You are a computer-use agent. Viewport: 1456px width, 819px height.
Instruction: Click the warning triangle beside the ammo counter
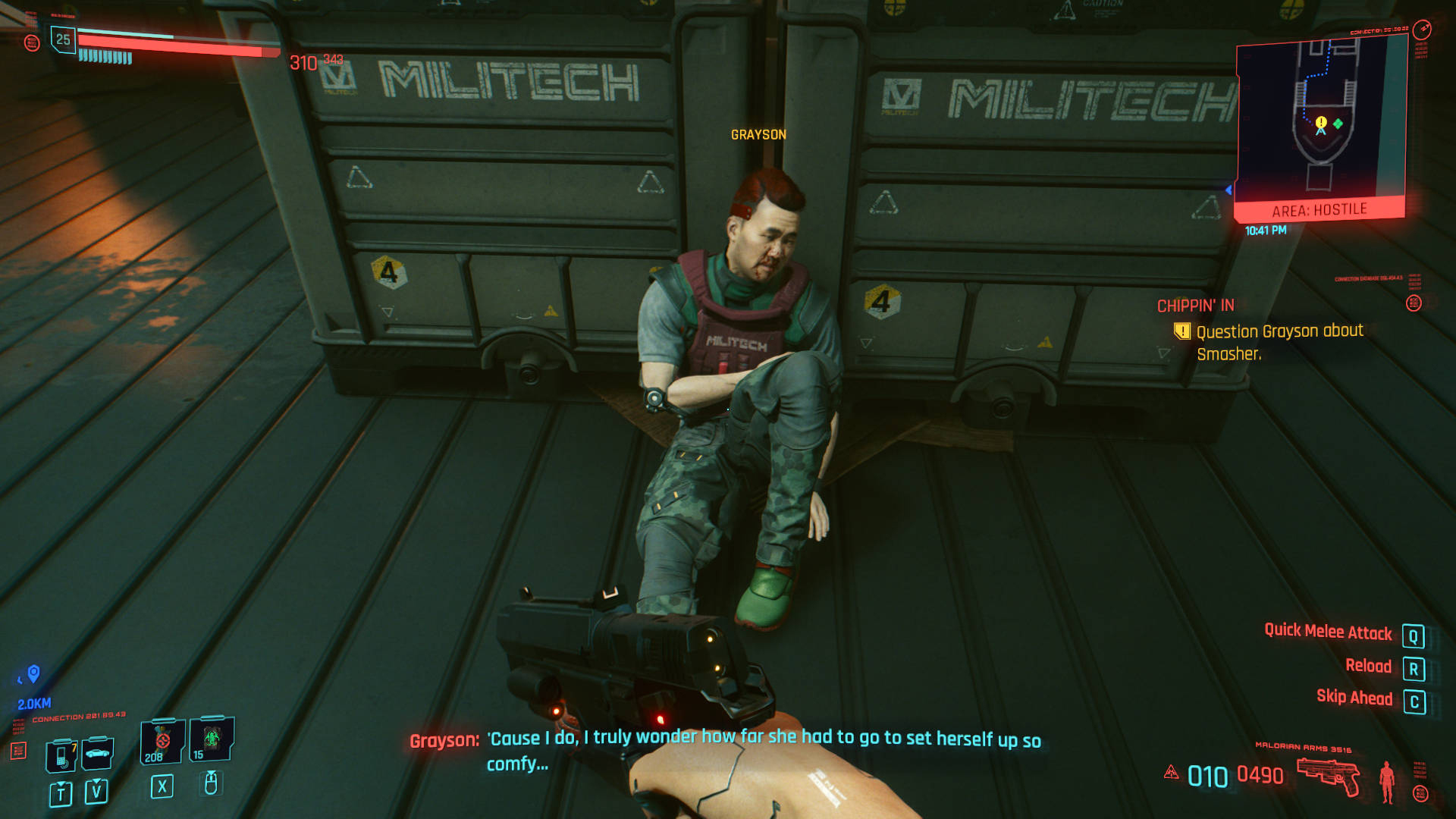[x=1172, y=772]
